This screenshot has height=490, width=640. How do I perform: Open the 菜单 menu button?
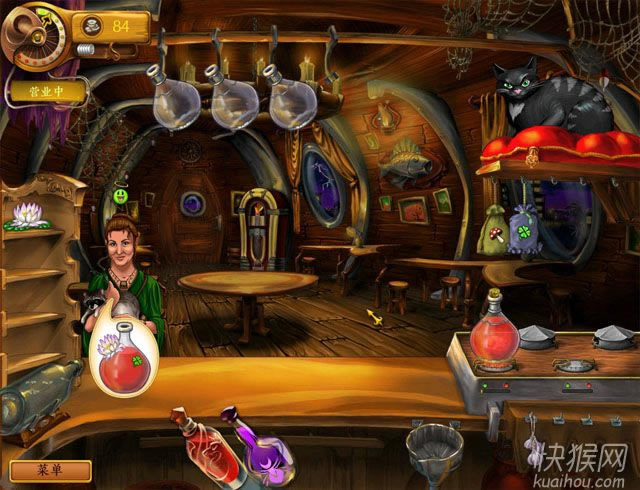[50, 470]
